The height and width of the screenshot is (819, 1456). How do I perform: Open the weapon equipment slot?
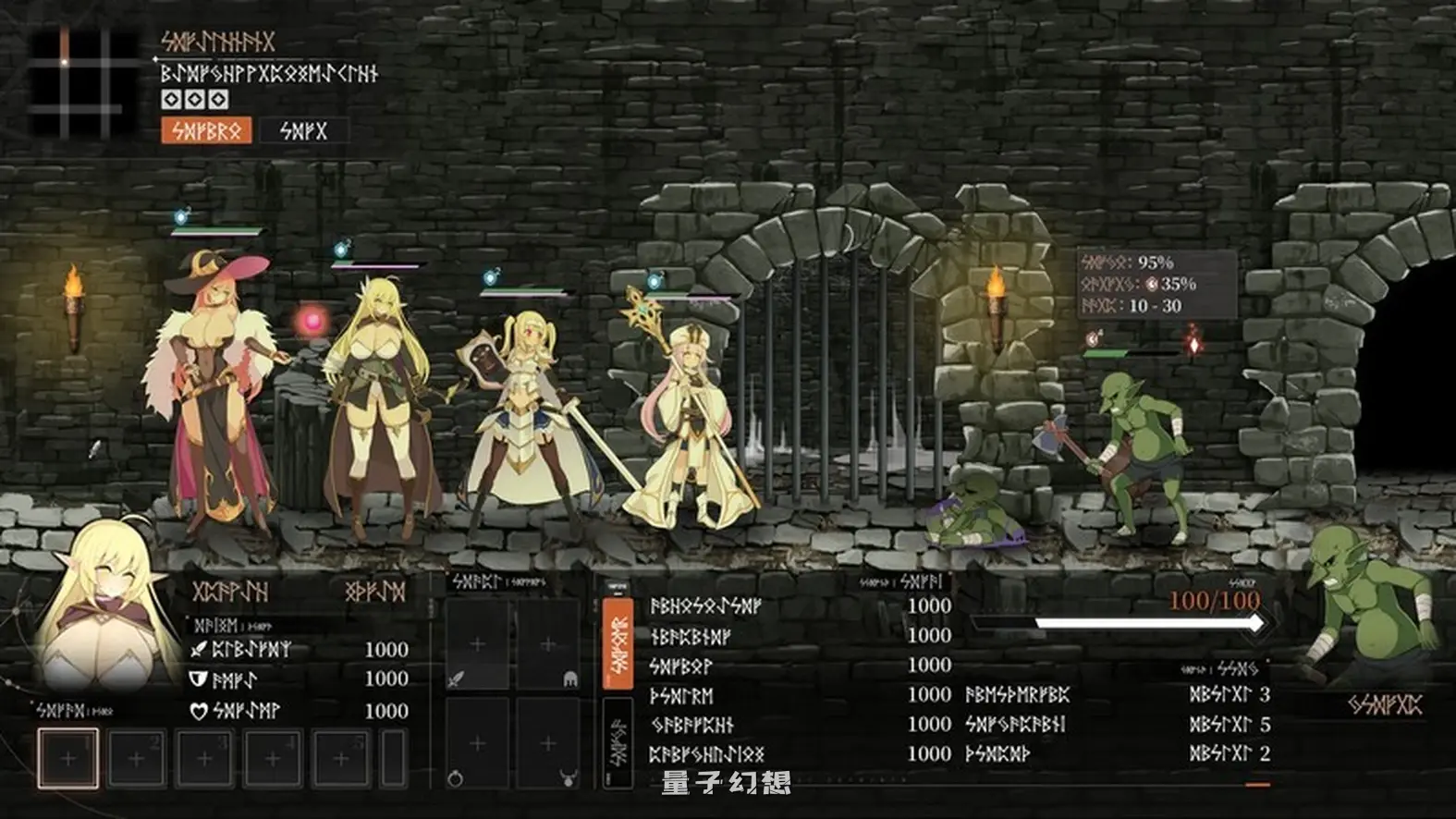pyautogui.click(x=477, y=644)
